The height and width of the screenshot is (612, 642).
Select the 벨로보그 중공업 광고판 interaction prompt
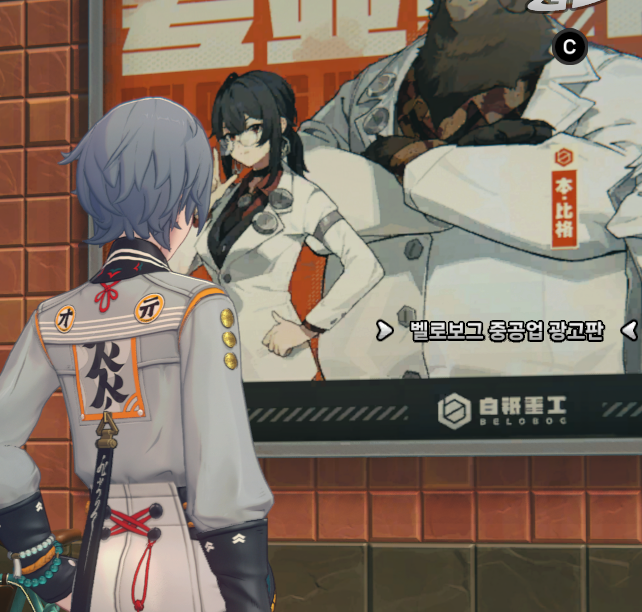(x=507, y=331)
